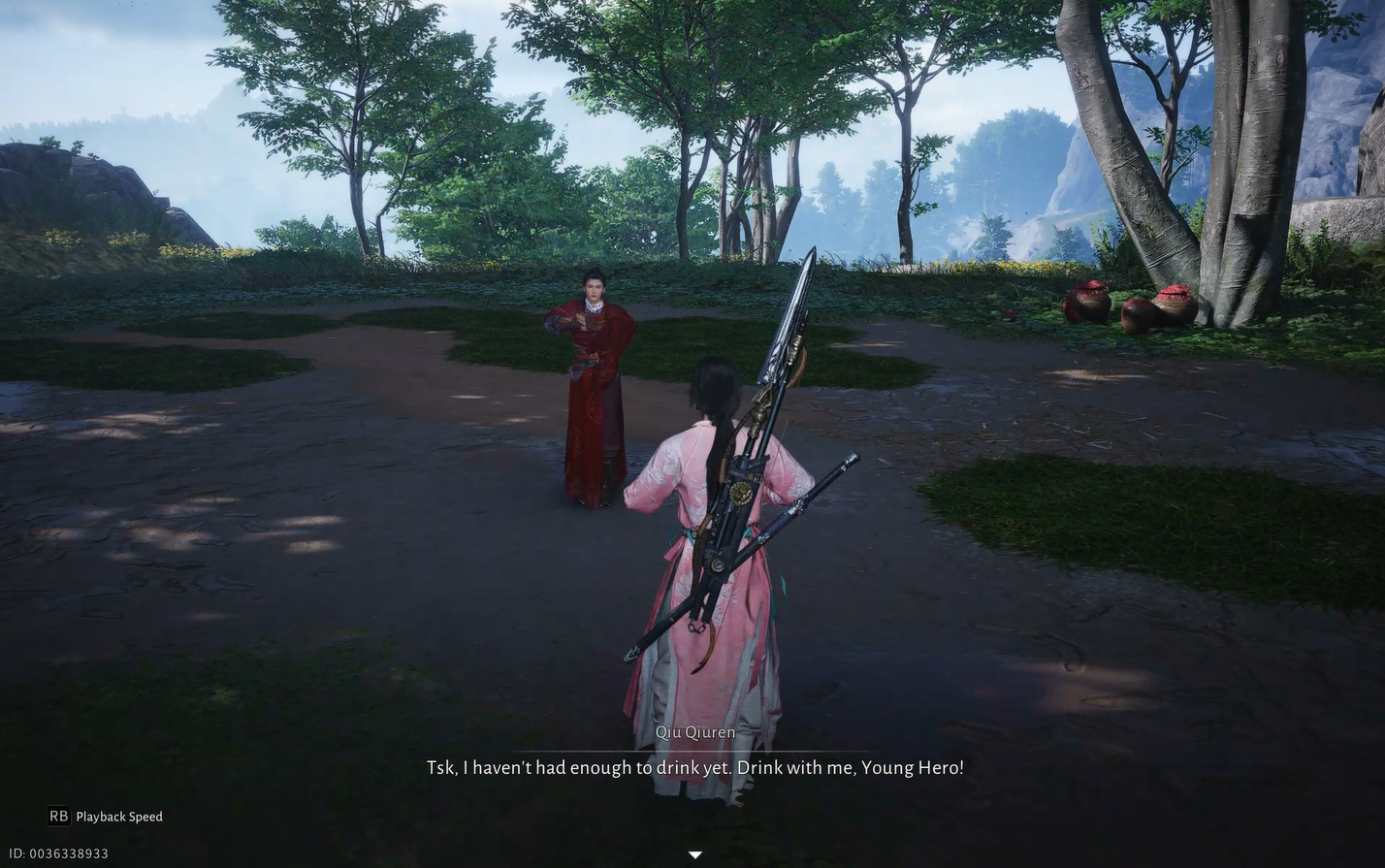Click the down arrow to advance dialogue
This screenshot has width=1385, height=868.
pyautogui.click(x=695, y=854)
